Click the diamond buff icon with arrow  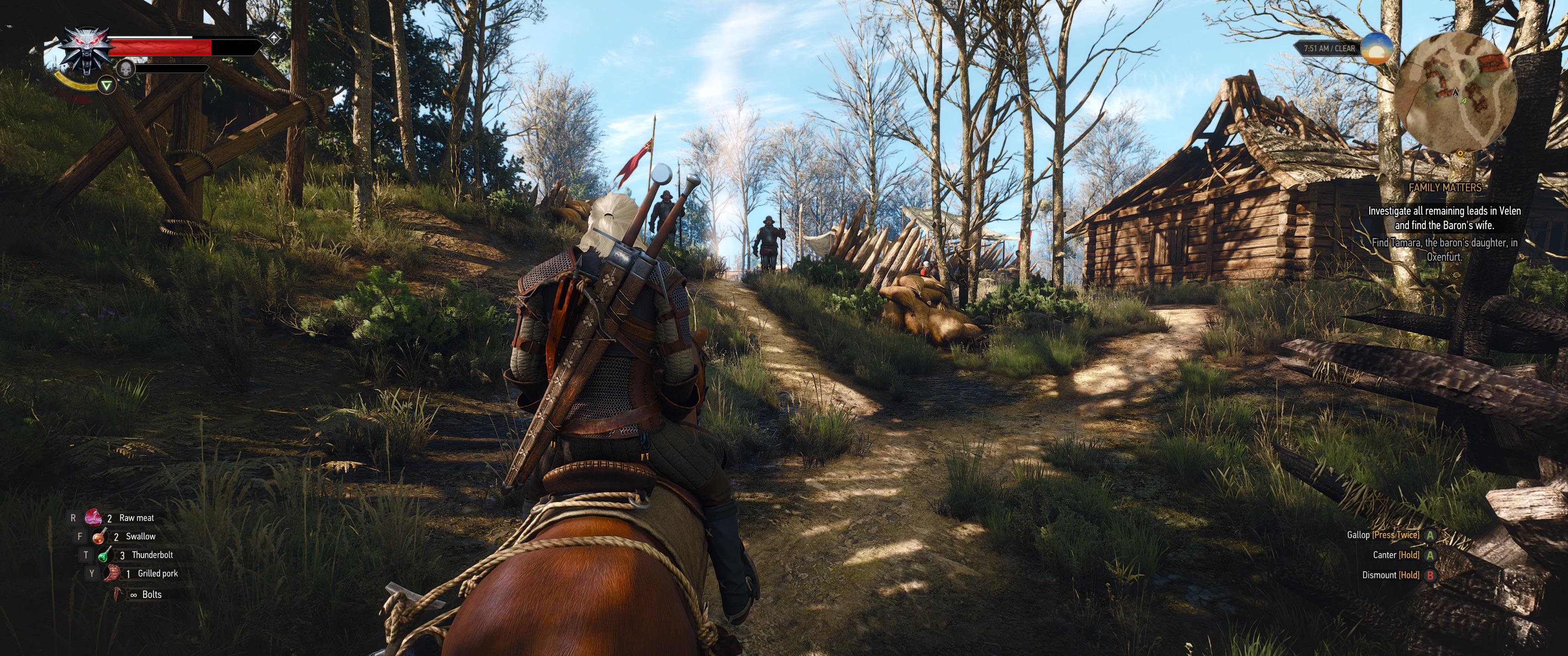coord(274,39)
